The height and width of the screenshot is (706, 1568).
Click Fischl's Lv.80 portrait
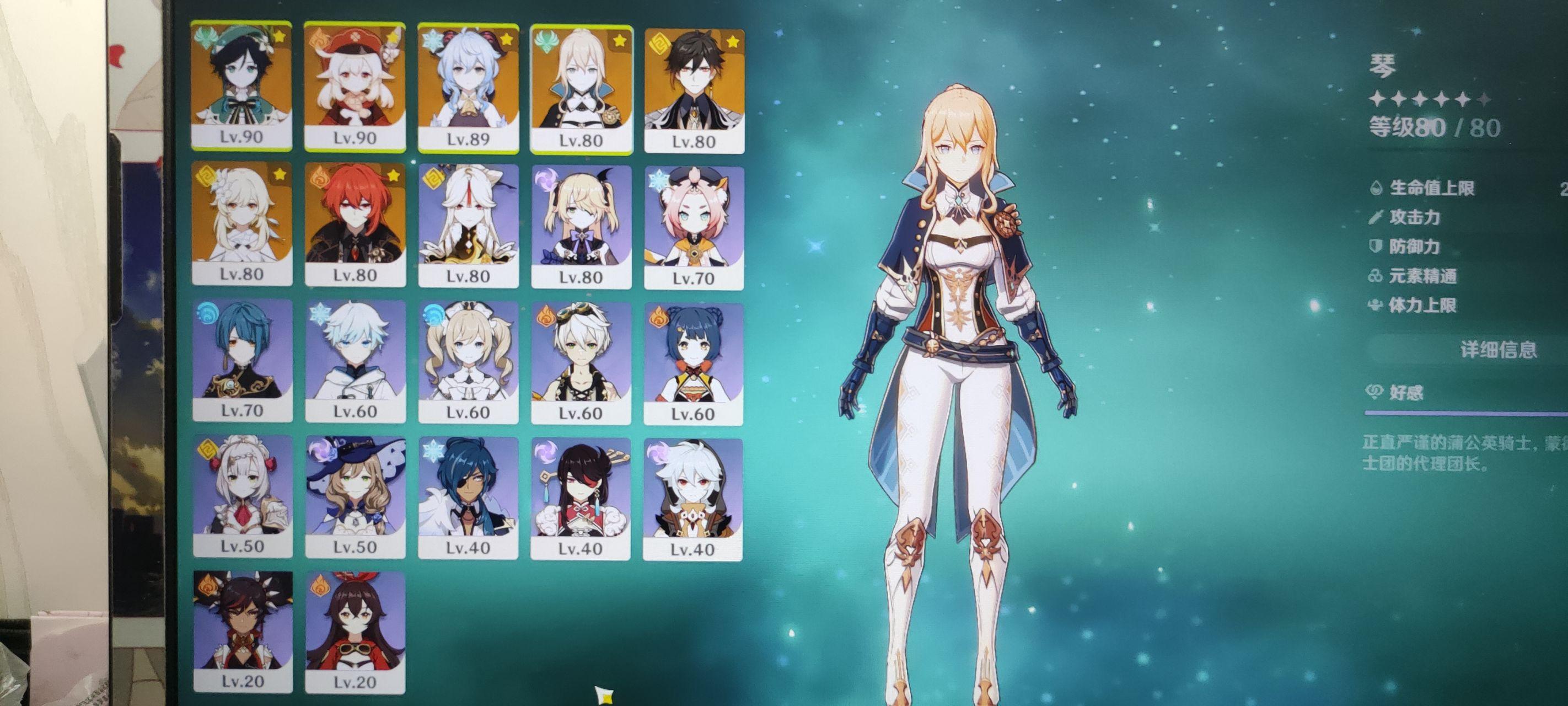pyautogui.click(x=581, y=226)
